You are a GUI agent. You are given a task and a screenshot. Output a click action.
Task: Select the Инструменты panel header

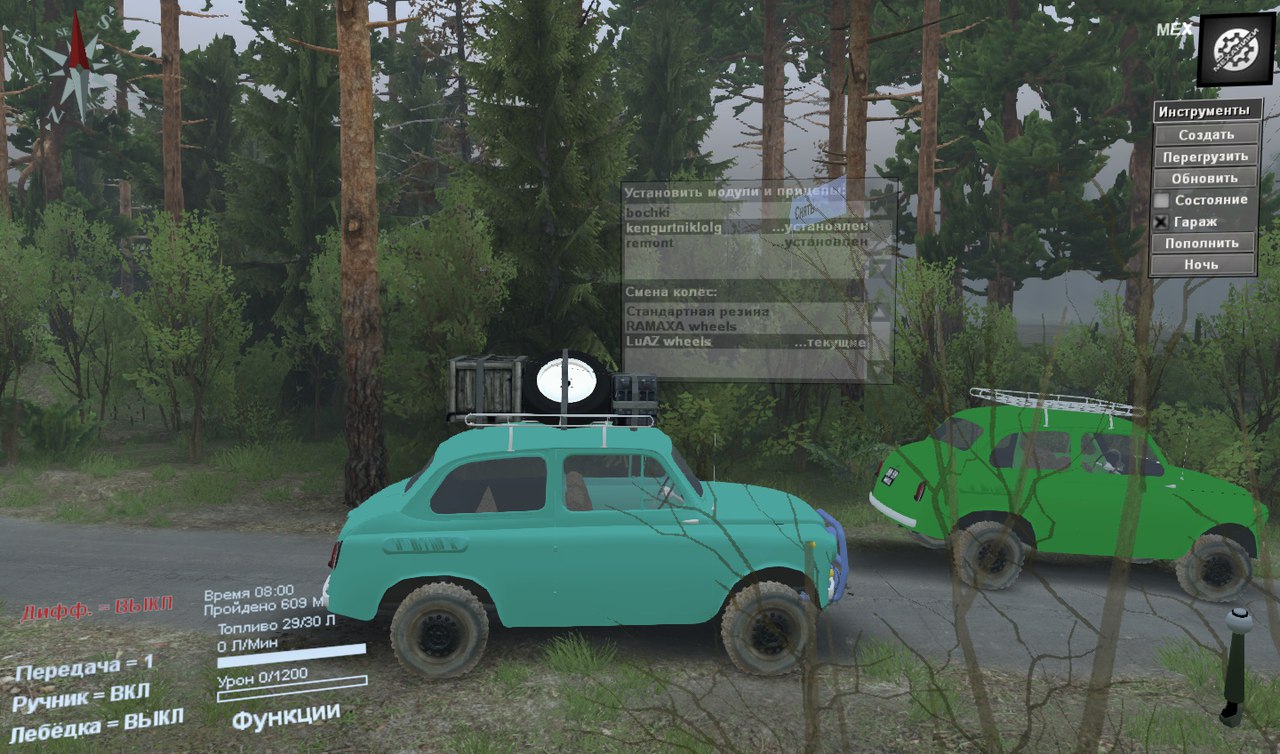pos(1205,110)
